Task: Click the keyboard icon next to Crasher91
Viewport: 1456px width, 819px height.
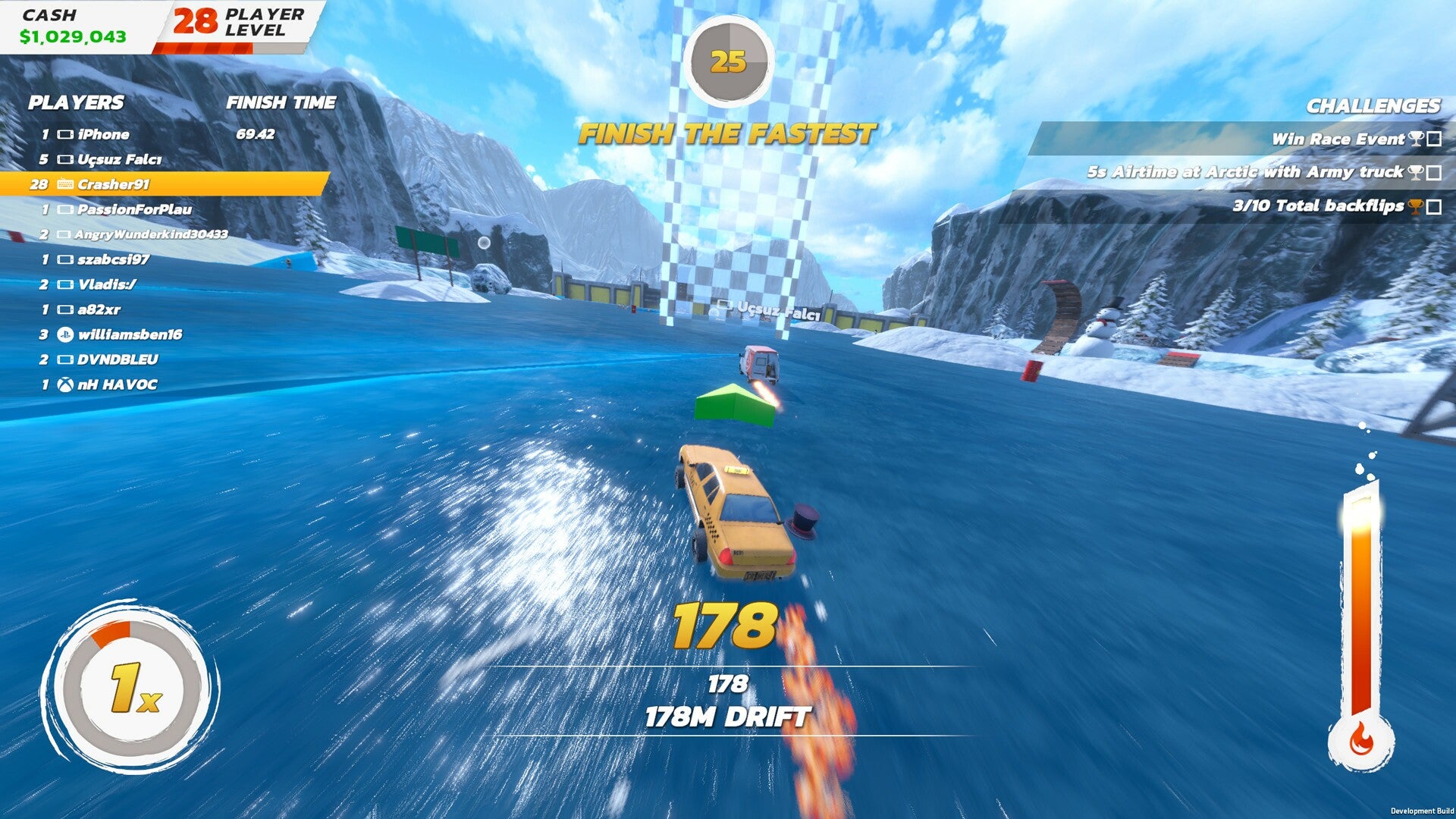Action: tap(65, 183)
